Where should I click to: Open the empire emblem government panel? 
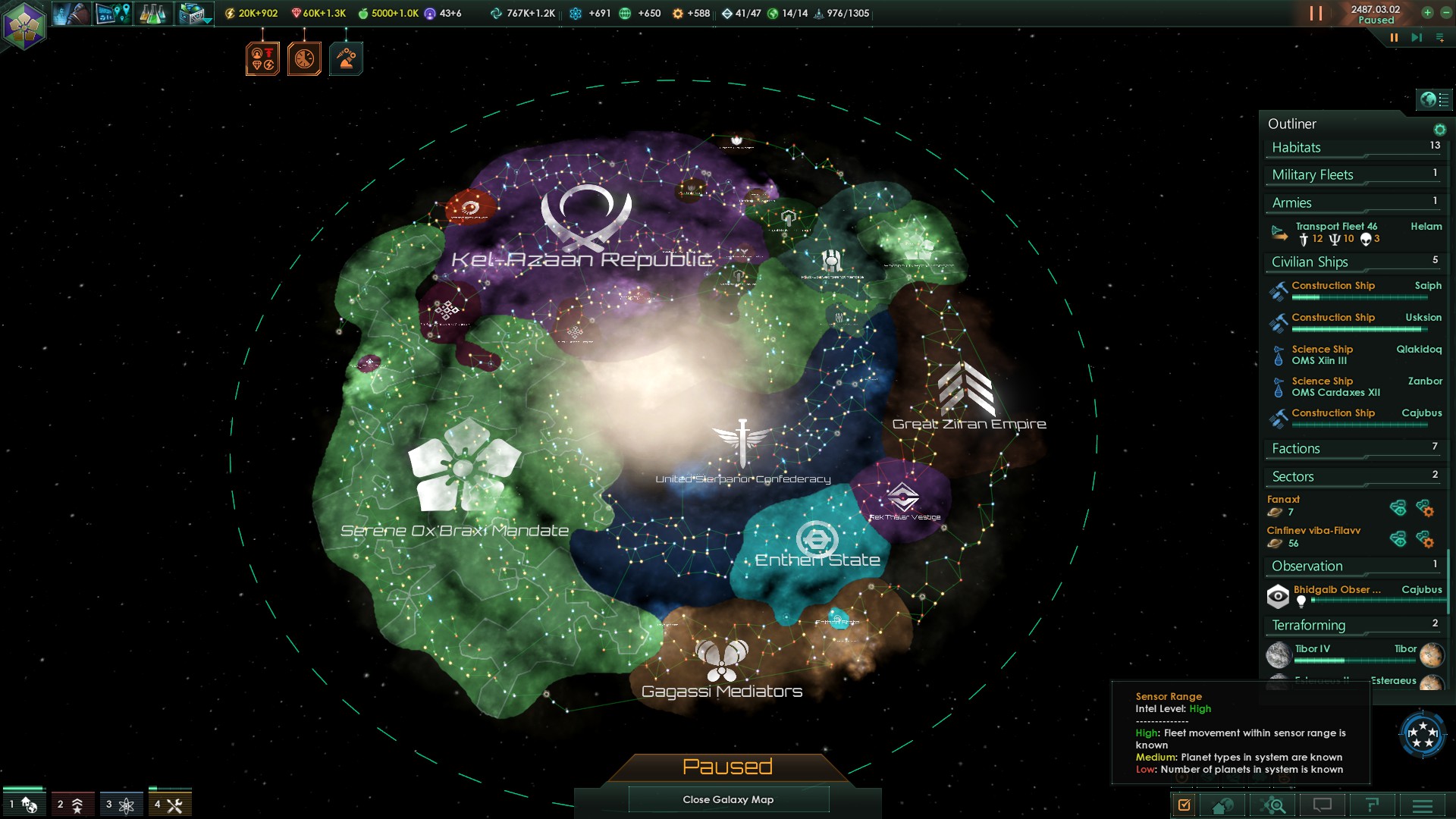coord(24,24)
